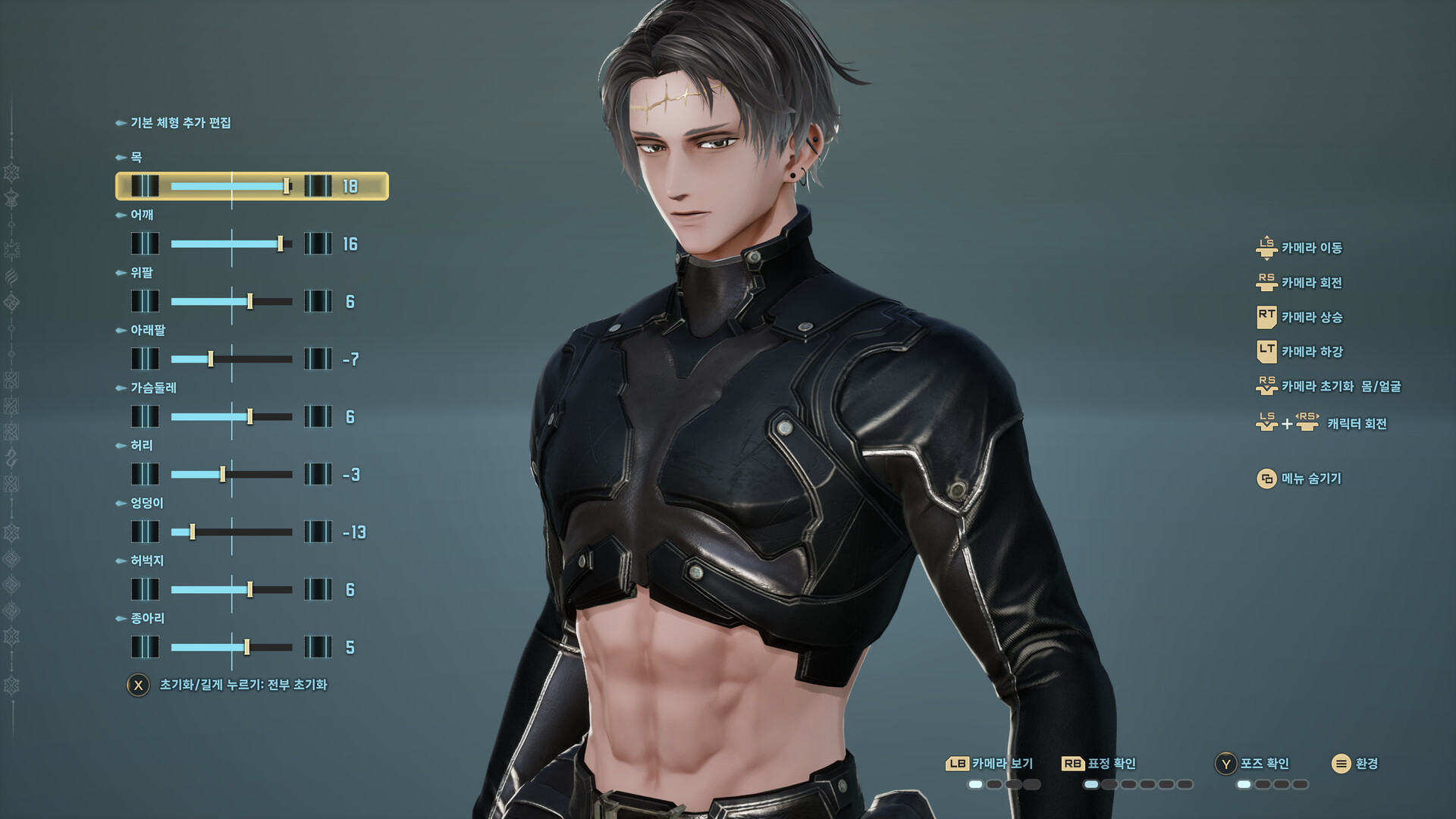1456x819 pixels.
Task: Select the second expression pip under 표정 확인
Action: click(1109, 785)
